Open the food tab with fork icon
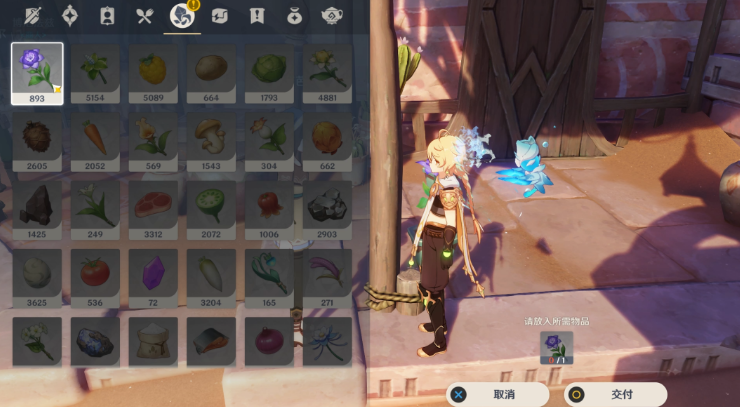Image resolution: width=740 pixels, height=407 pixels. [145, 16]
